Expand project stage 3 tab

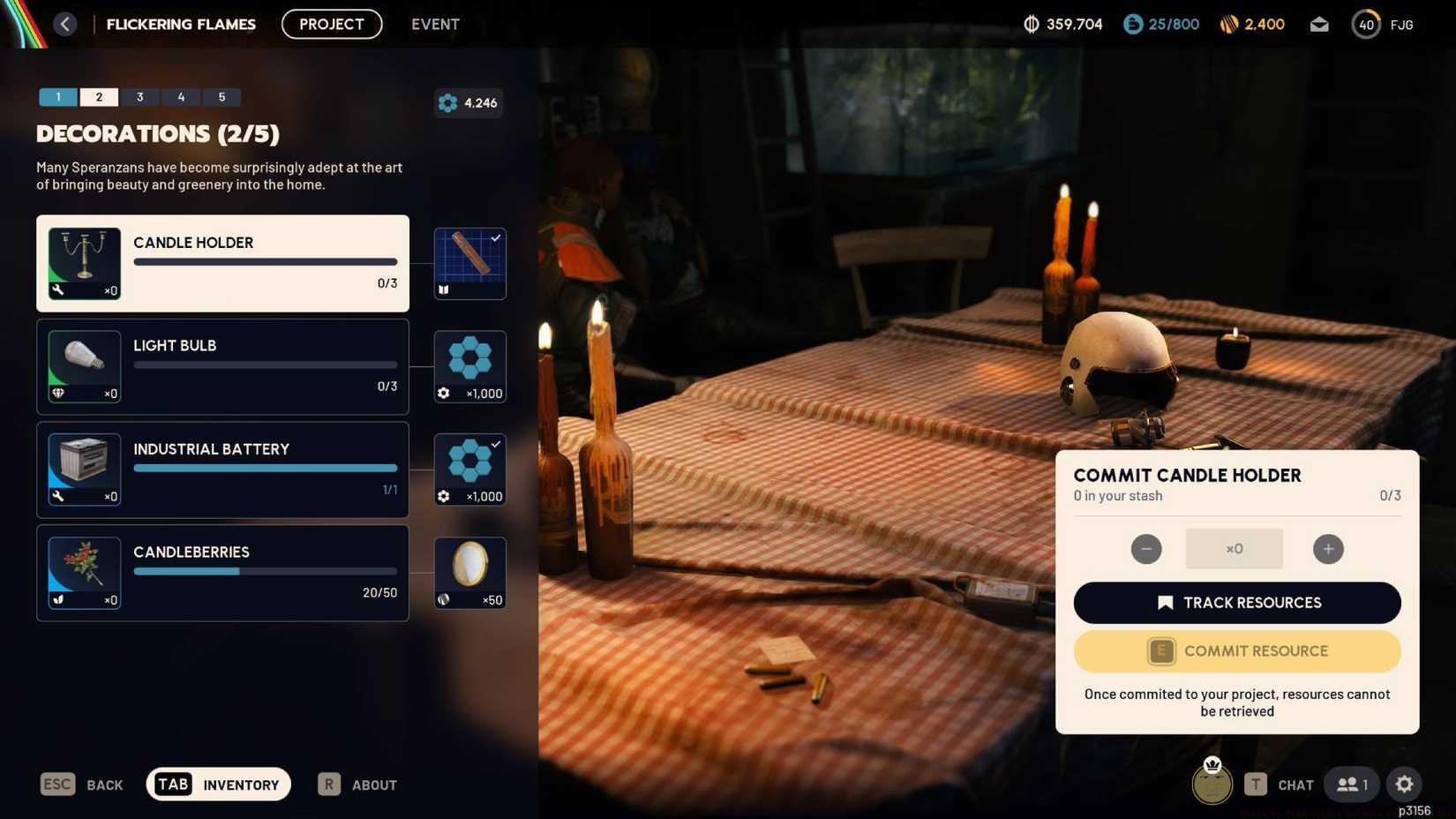pyautogui.click(x=139, y=97)
